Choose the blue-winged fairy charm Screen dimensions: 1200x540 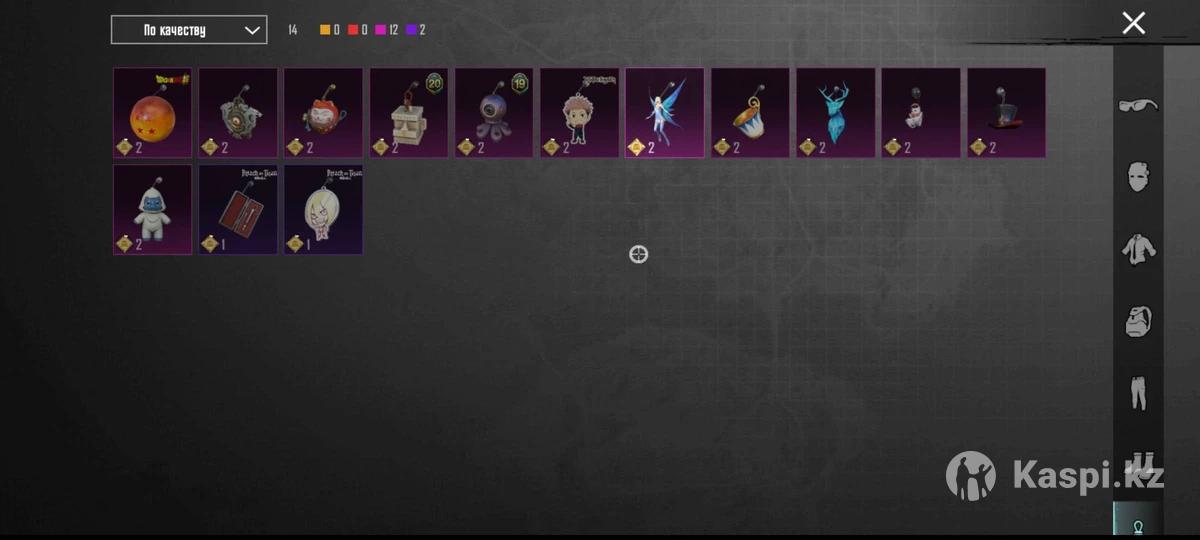click(665, 112)
